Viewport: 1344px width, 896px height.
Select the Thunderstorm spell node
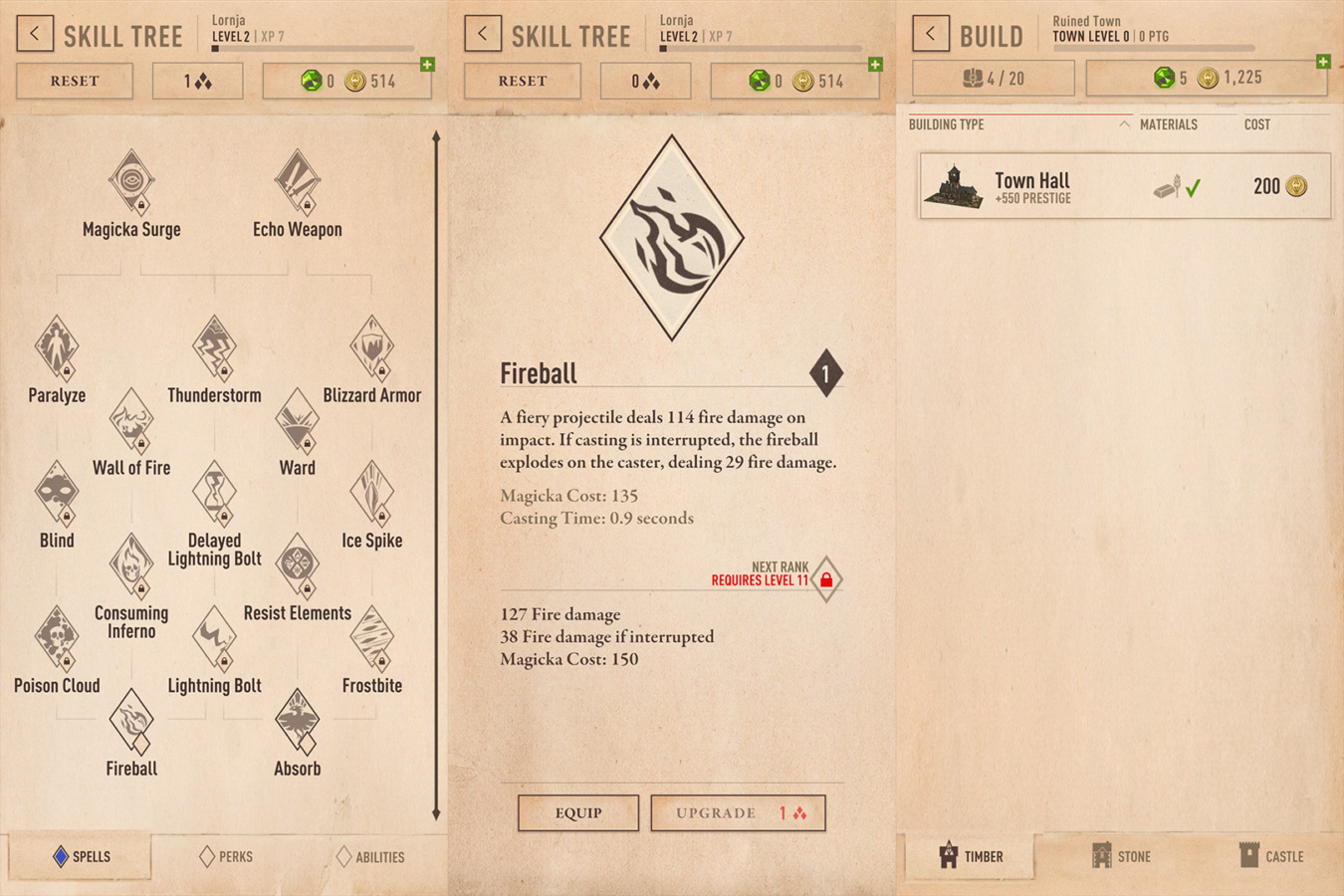coord(213,347)
